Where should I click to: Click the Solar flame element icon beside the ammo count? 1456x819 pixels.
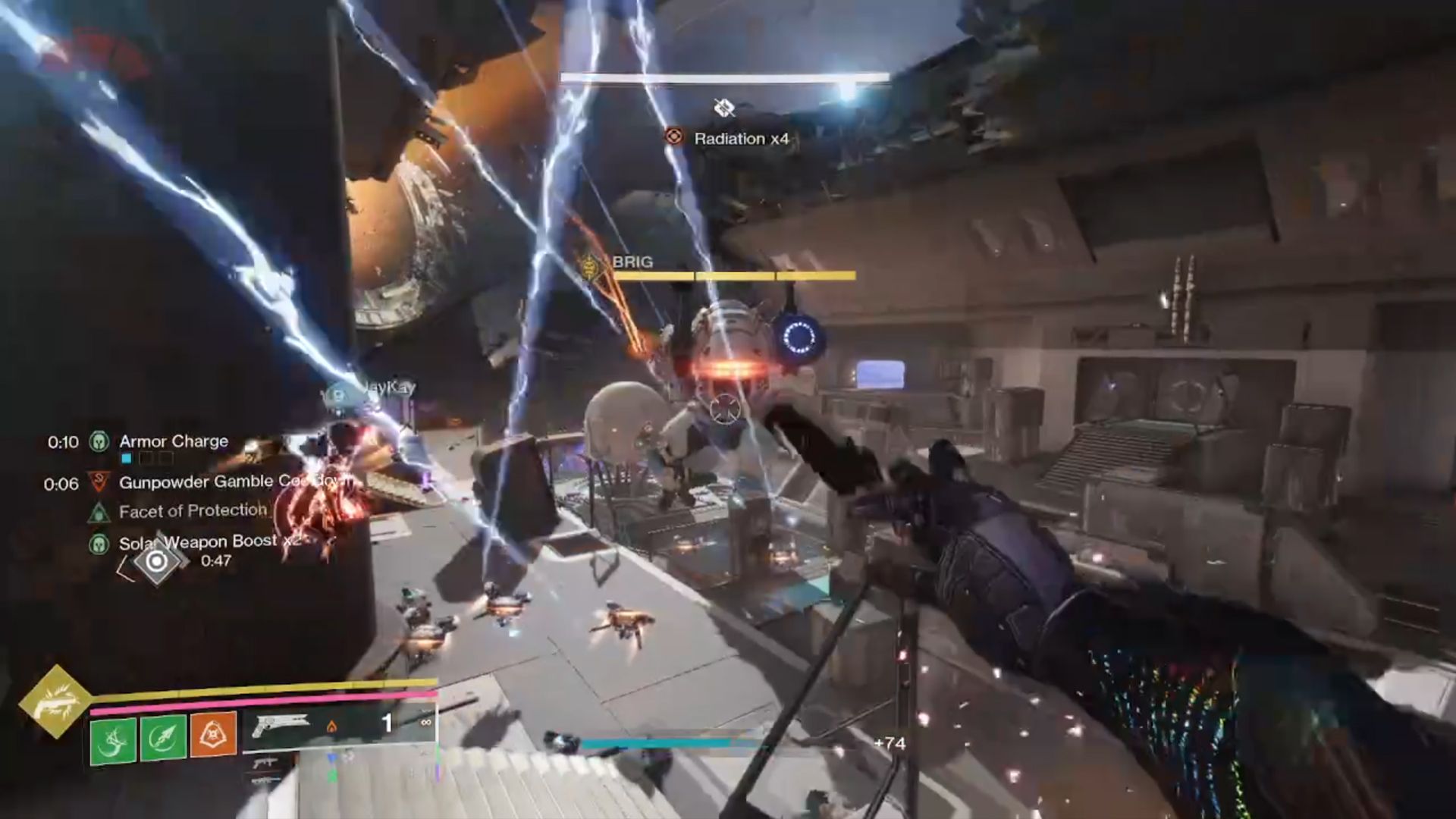tap(332, 727)
